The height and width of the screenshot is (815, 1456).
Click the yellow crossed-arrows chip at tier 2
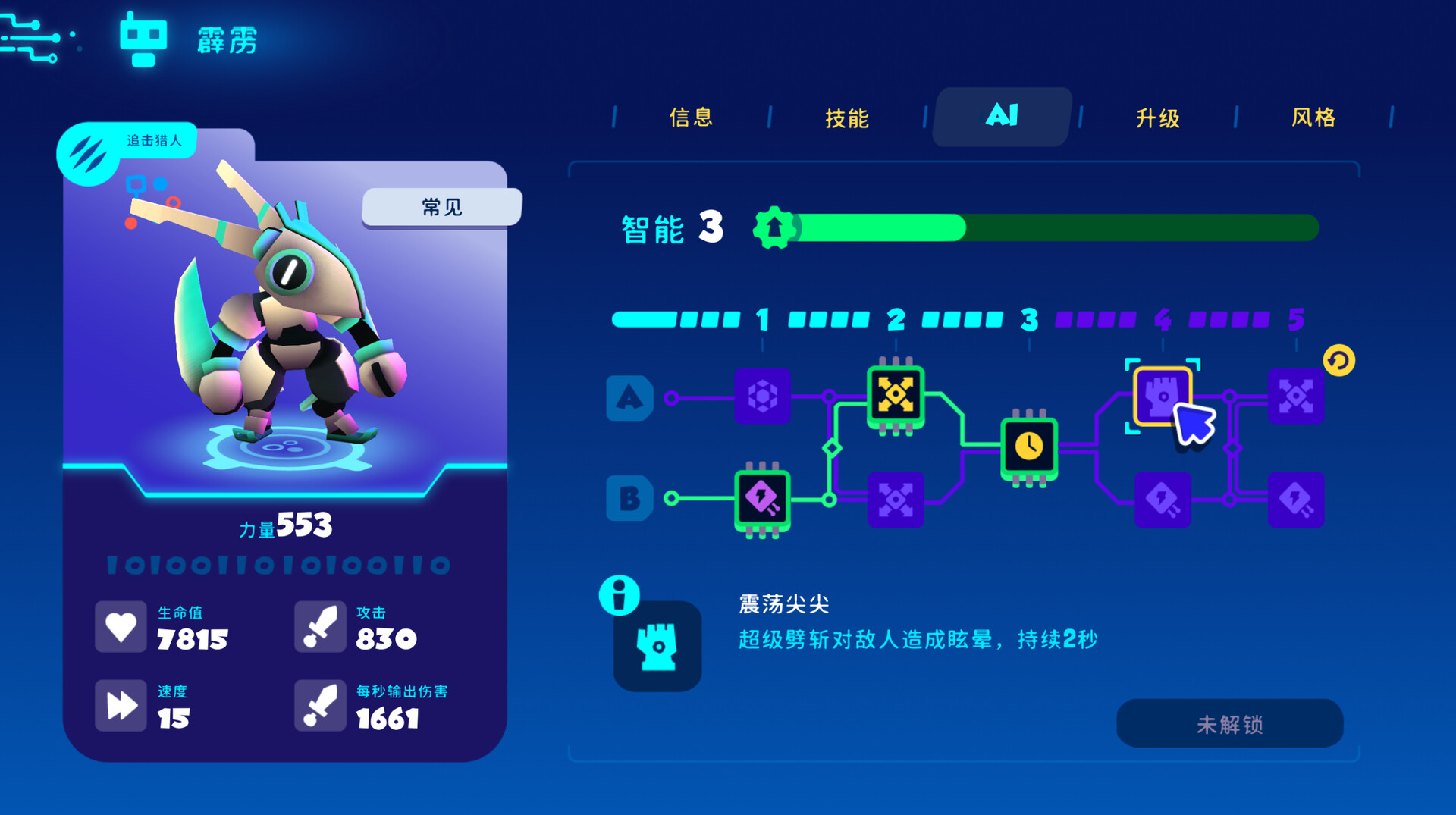click(x=896, y=395)
